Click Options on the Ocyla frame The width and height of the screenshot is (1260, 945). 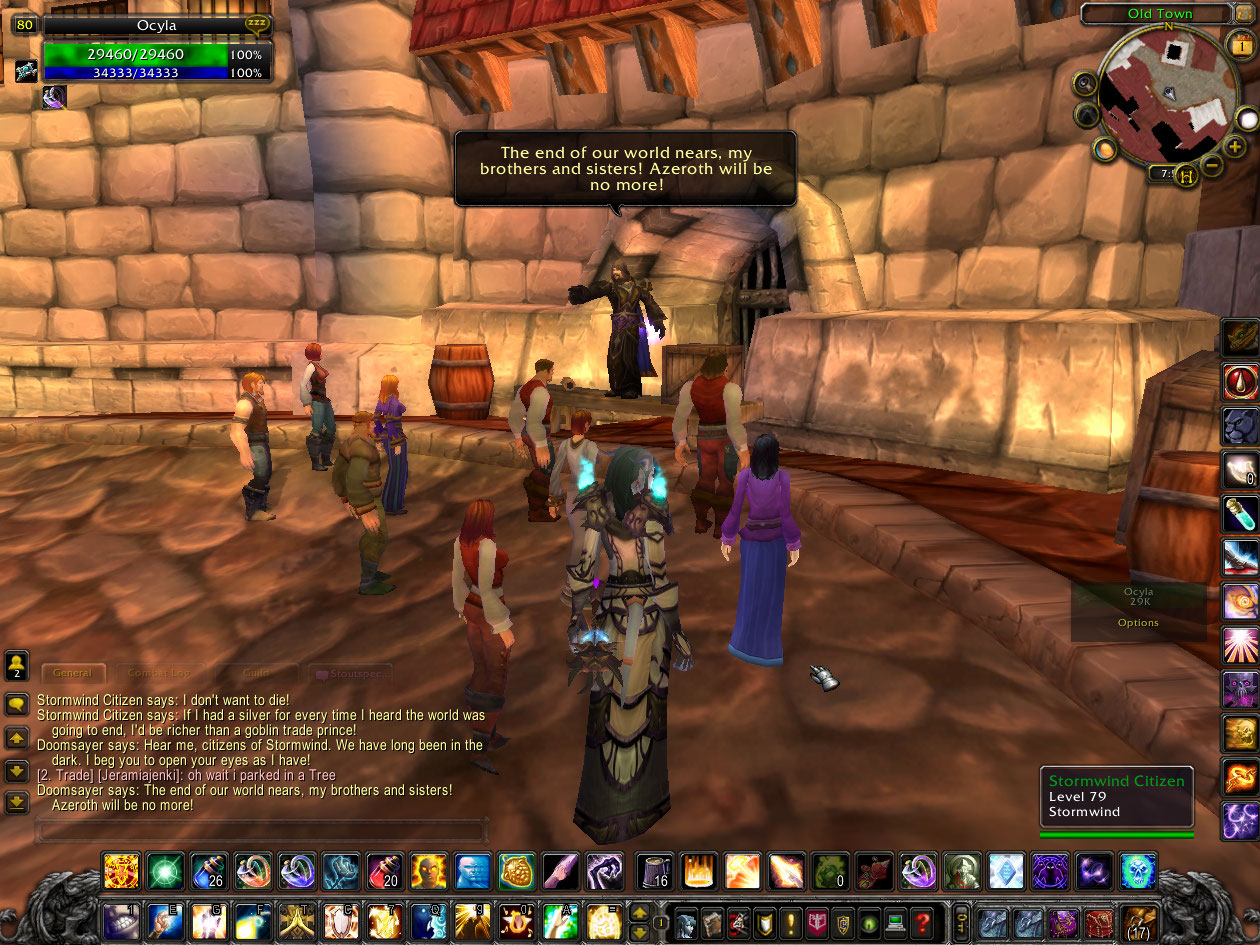1138,623
